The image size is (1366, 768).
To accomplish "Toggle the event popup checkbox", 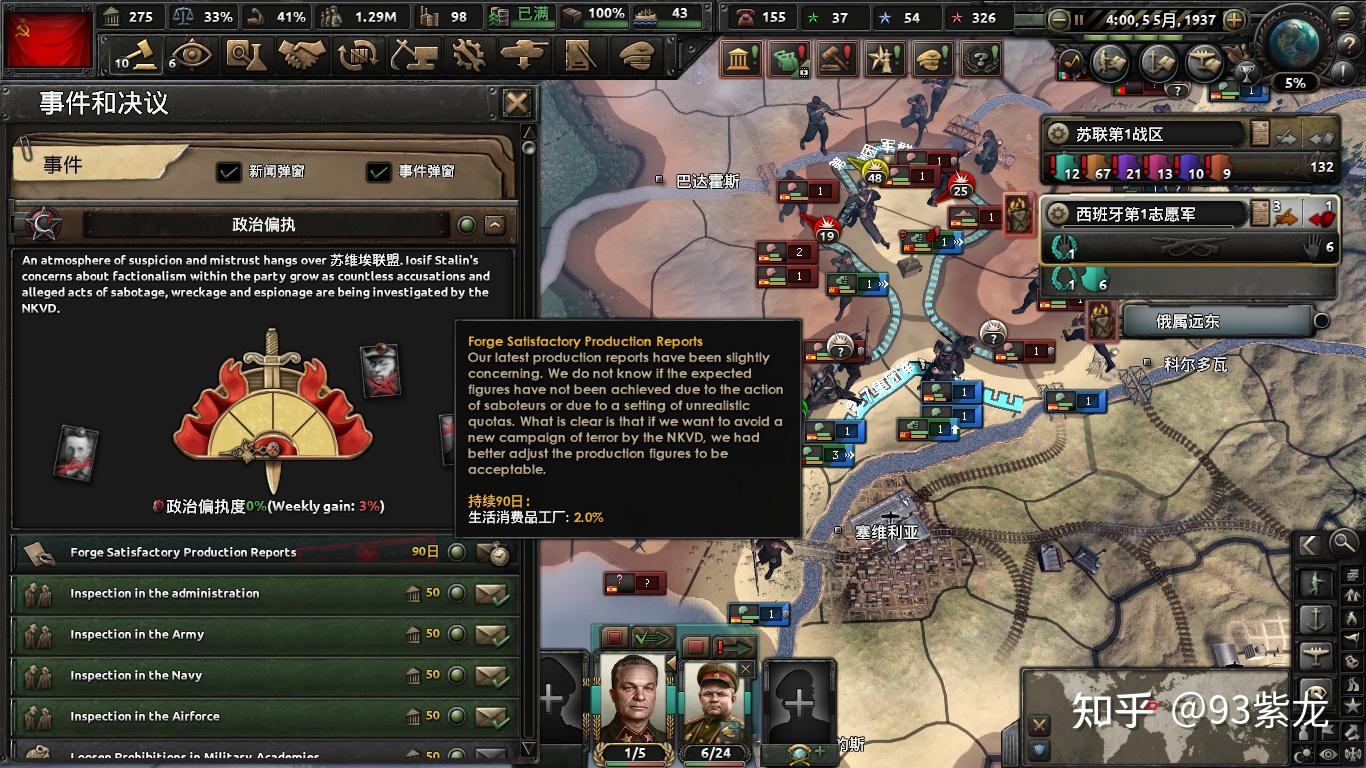I will [379, 172].
